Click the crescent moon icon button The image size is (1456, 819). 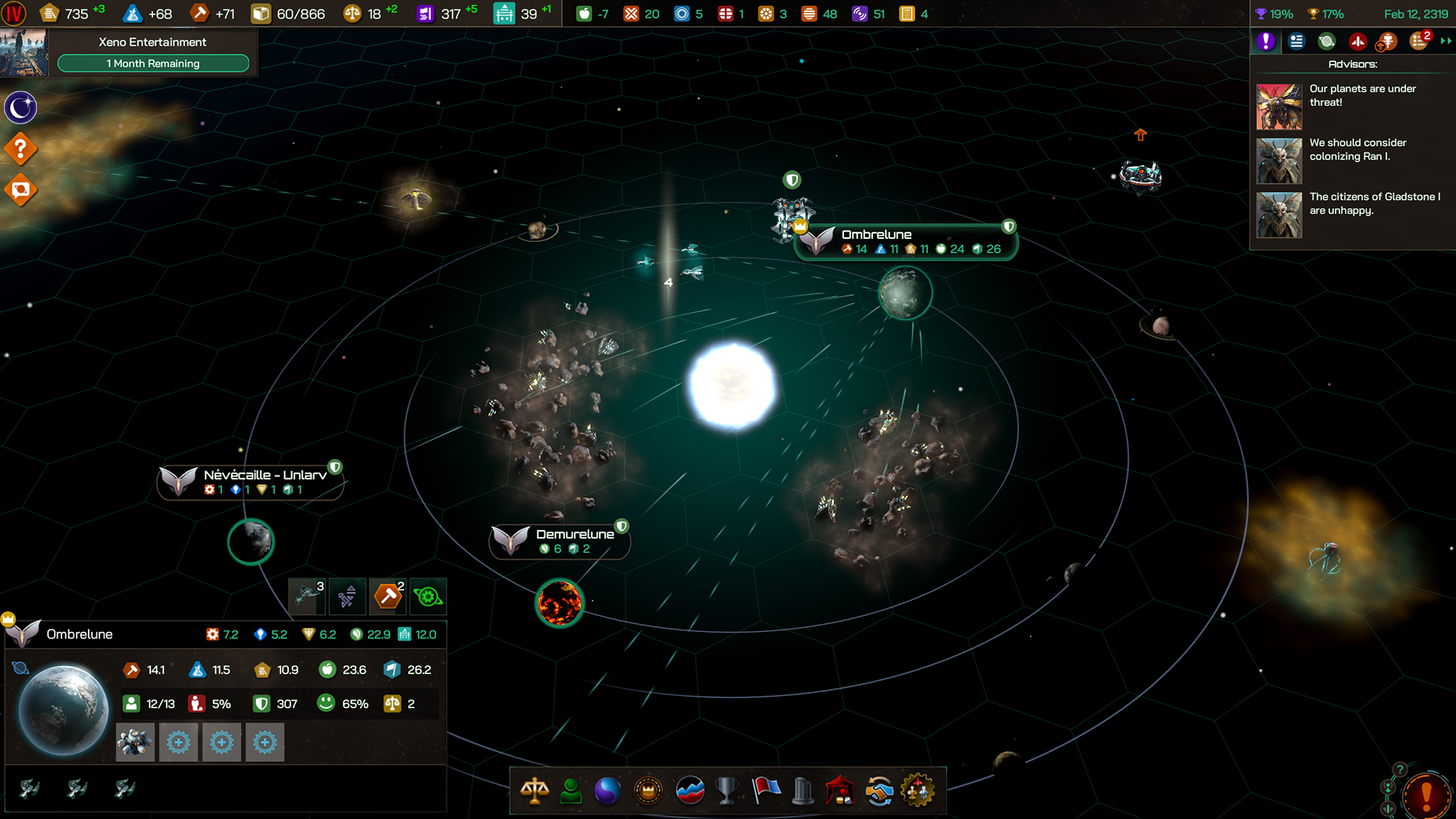pyautogui.click(x=20, y=108)
